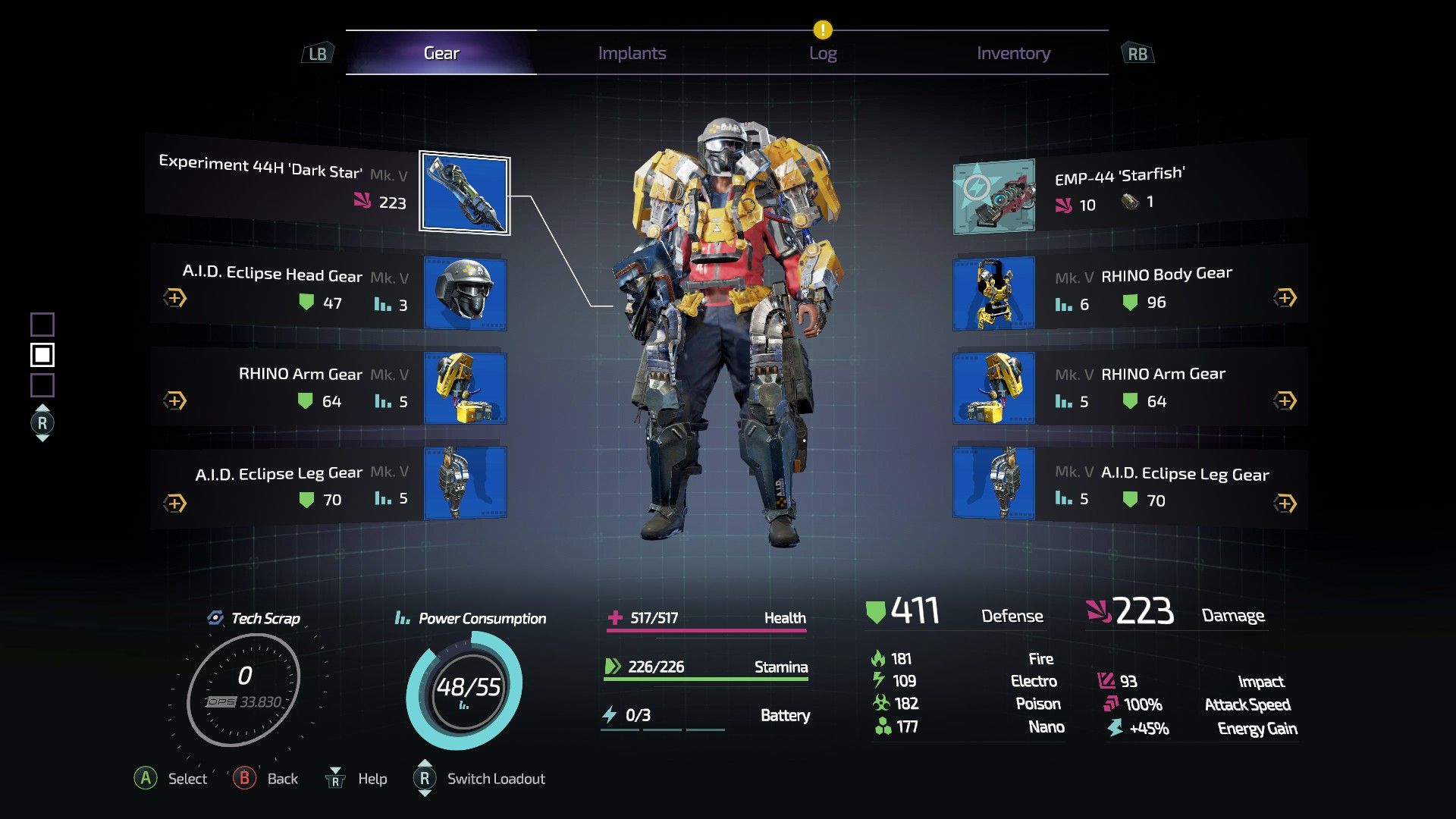Go to the Inventory tab

coord(1013,53)
